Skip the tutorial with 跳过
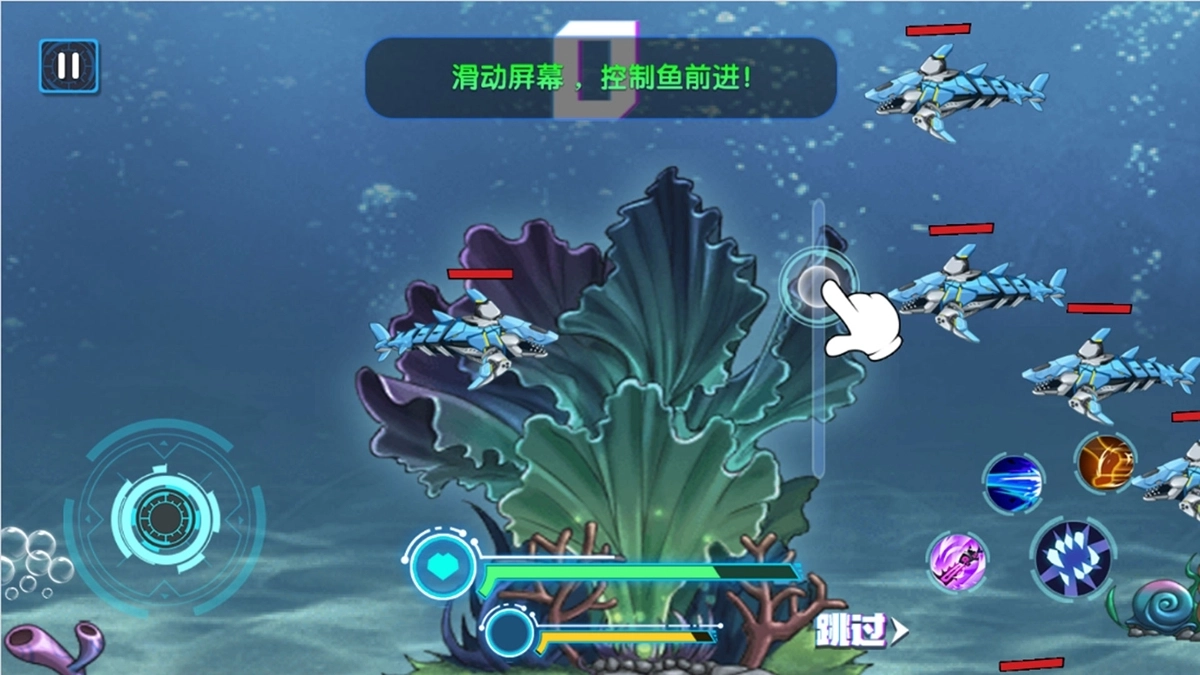The height and width of the screenshot is (675, 1200). pos(860,631)
